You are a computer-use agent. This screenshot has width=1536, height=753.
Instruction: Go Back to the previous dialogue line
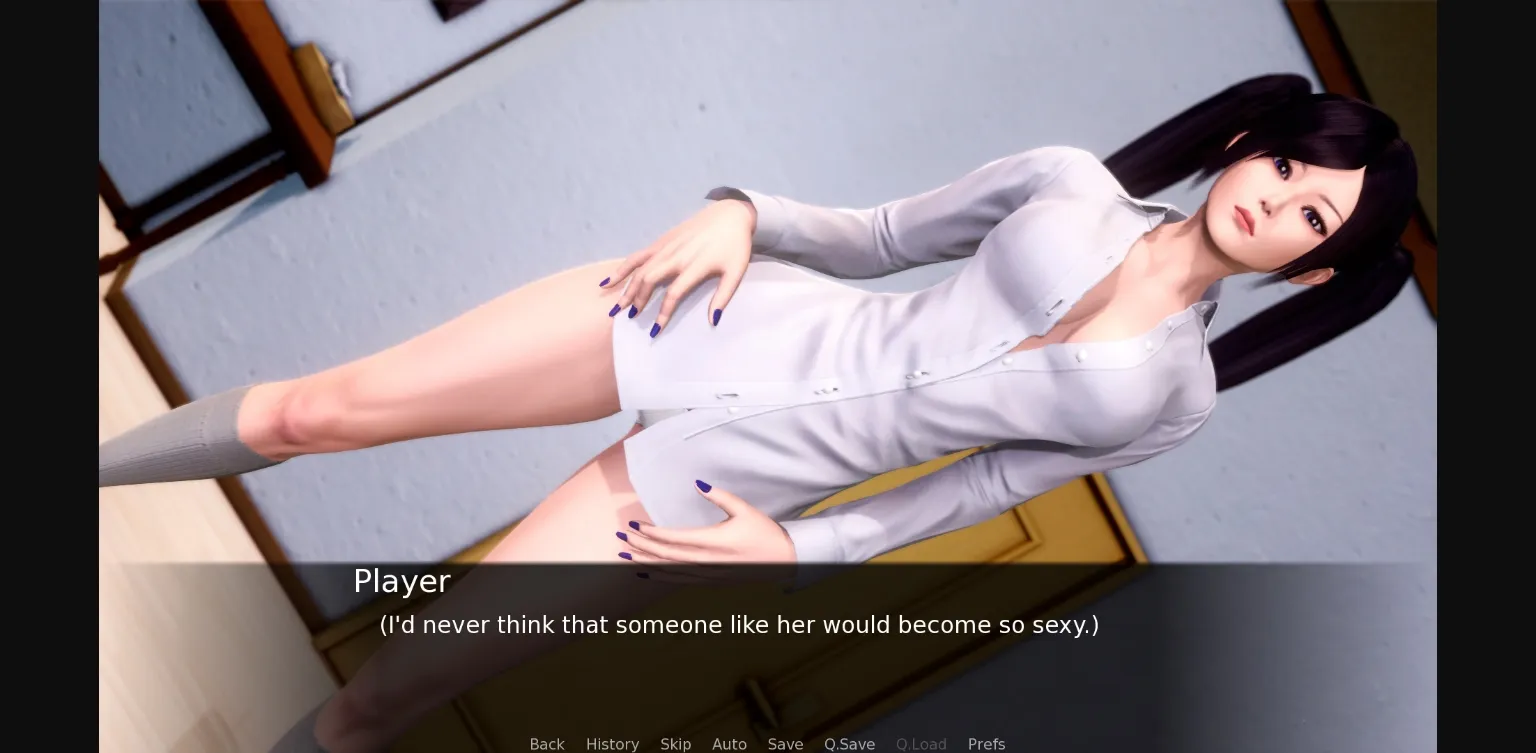point(547,744)
